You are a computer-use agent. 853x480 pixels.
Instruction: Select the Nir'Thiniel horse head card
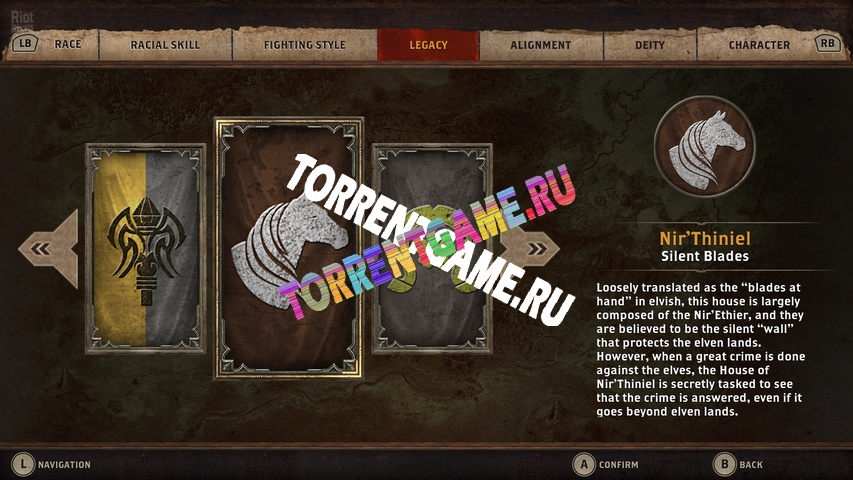pos(288,248)
